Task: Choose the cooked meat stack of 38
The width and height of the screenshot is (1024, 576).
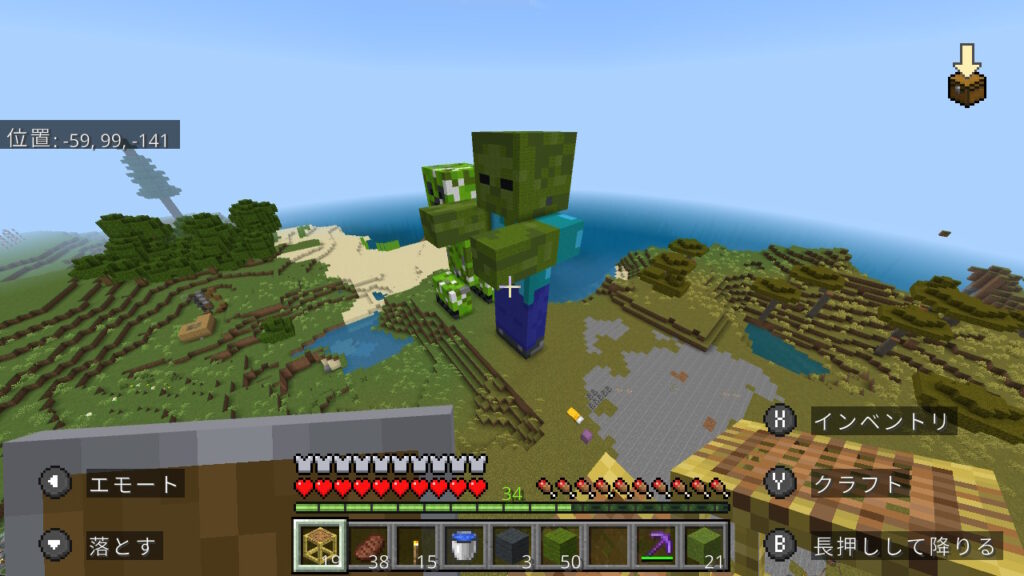Action: tap(368, 545)
